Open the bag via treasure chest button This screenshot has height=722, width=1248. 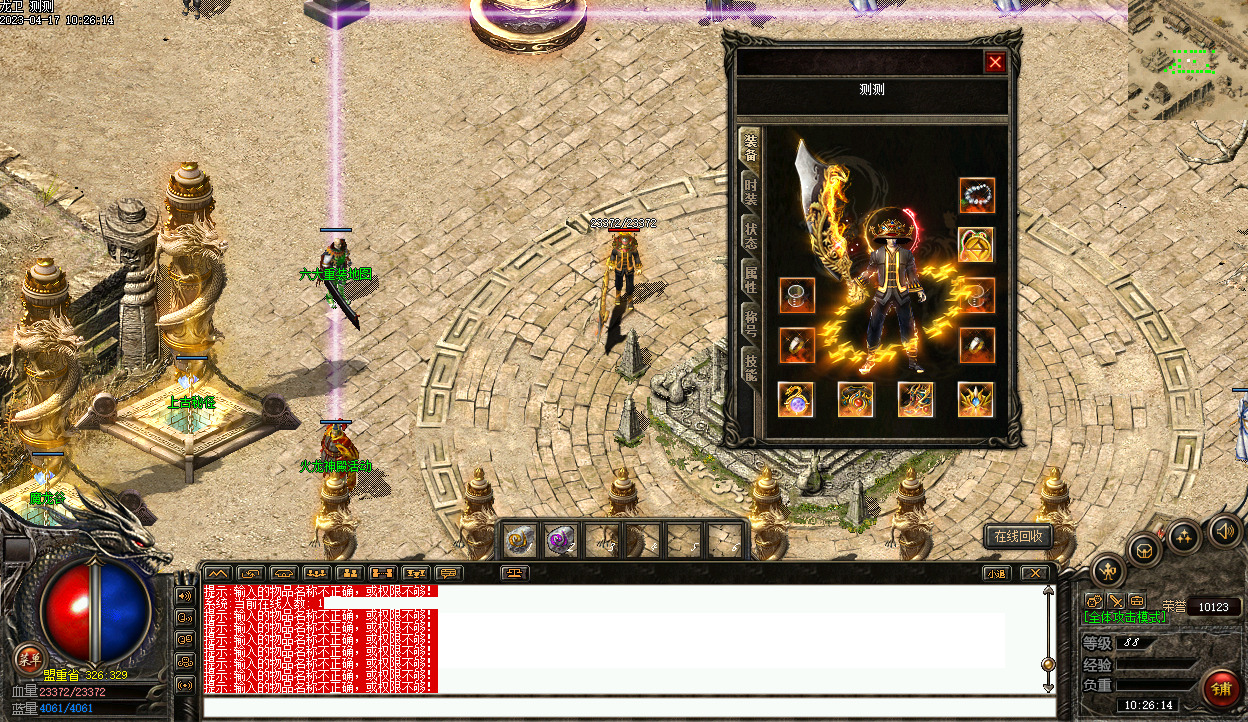(1144, 549)
